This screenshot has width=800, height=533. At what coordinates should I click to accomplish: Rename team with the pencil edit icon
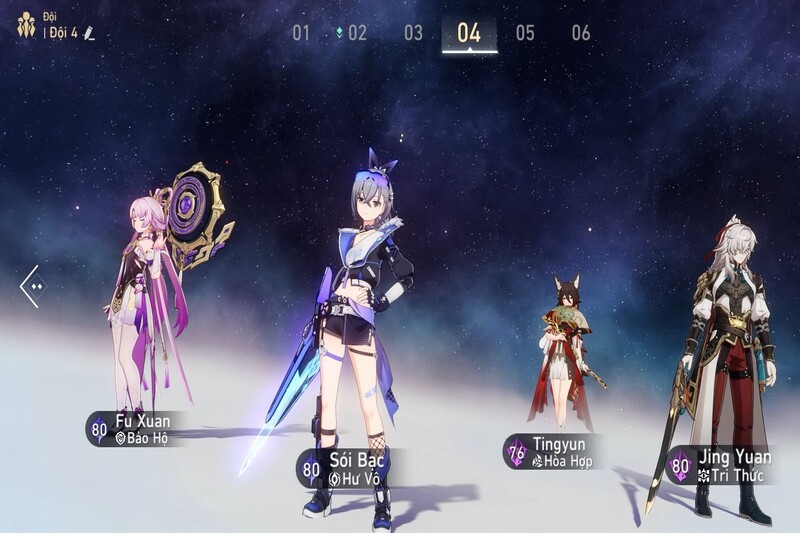coord(89,34)
